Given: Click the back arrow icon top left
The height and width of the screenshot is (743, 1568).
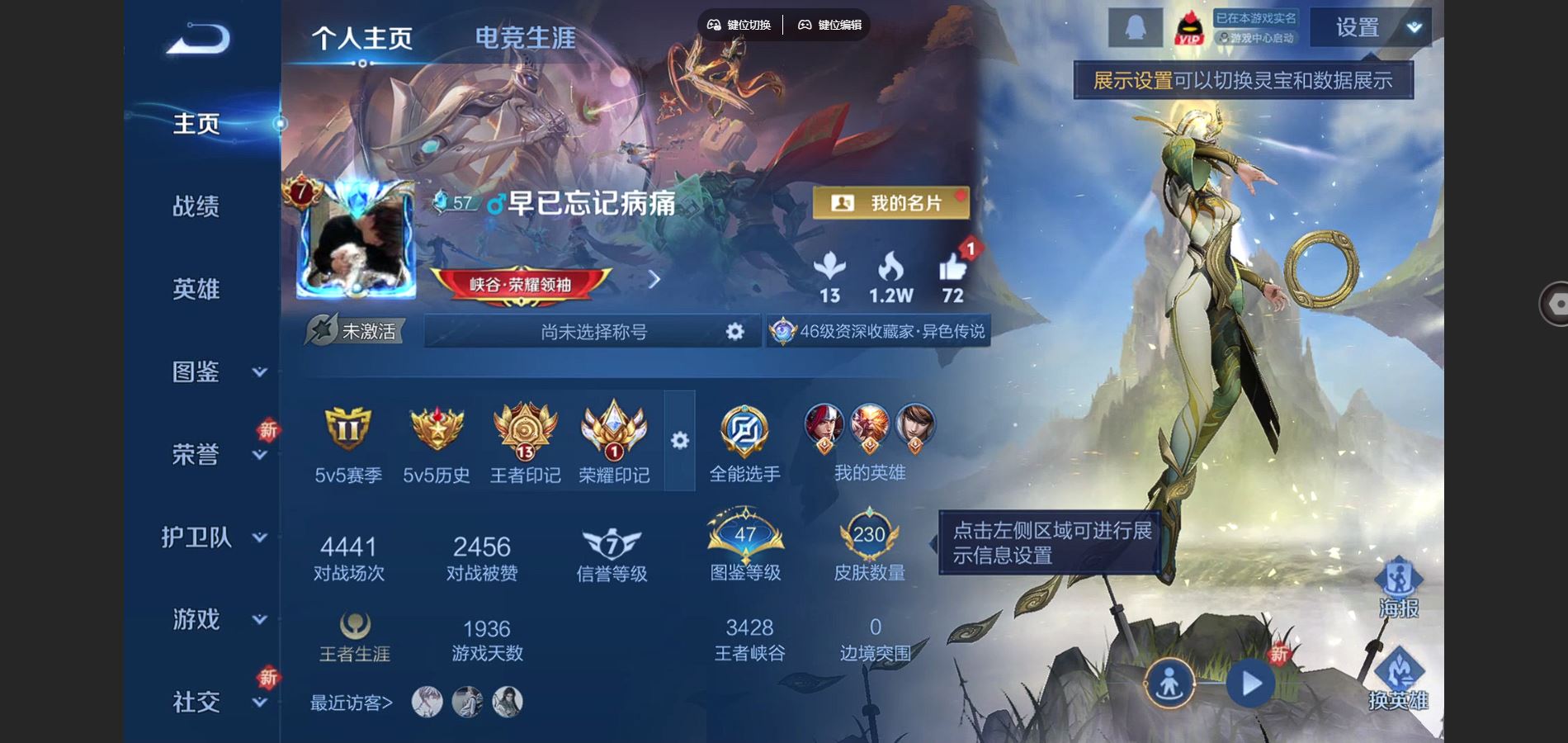Looking at the screenshot, I should (198, 40).
